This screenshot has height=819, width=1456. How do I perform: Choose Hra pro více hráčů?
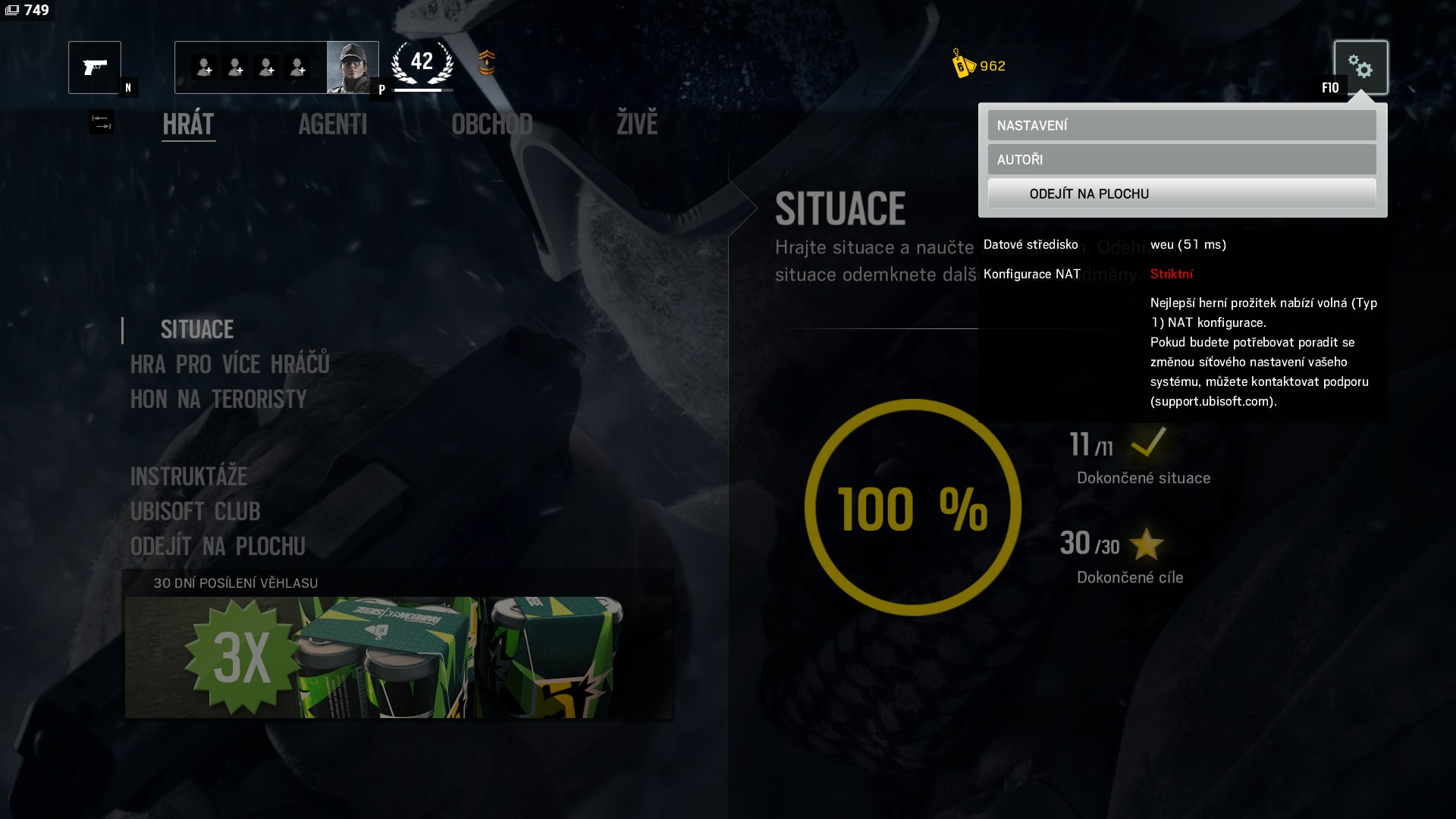pyautogui.click(x=230, y=365)
